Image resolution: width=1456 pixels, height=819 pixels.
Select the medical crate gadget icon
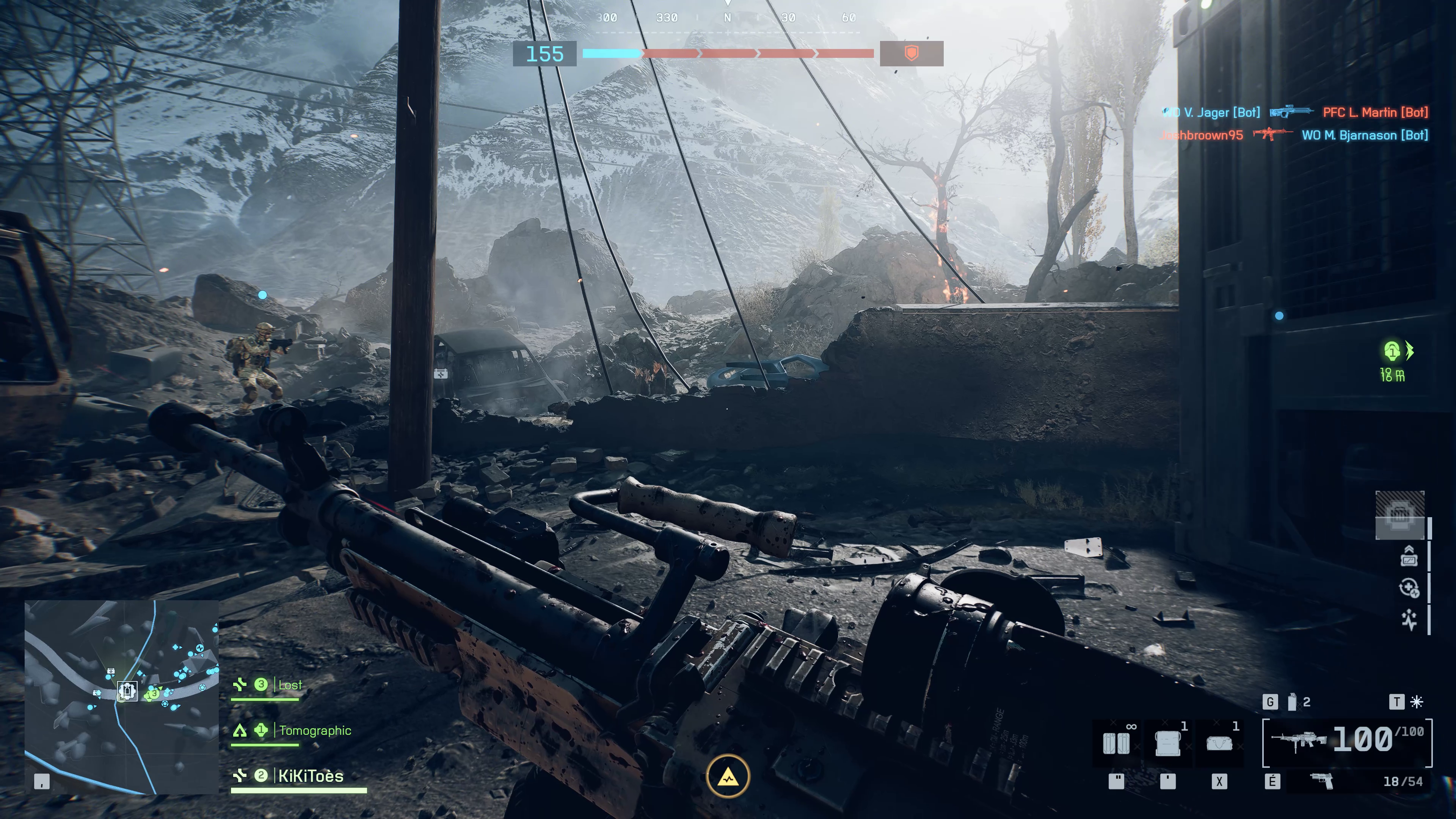click(x=1168, y=744)
